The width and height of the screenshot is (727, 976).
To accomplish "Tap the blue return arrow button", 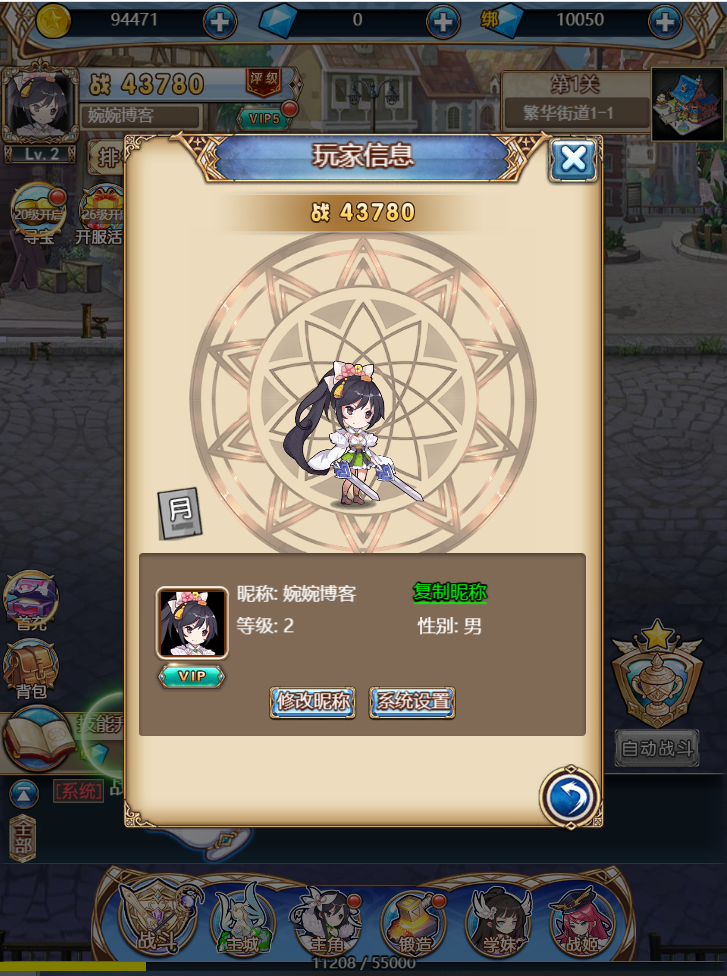I will click(570, 798).
